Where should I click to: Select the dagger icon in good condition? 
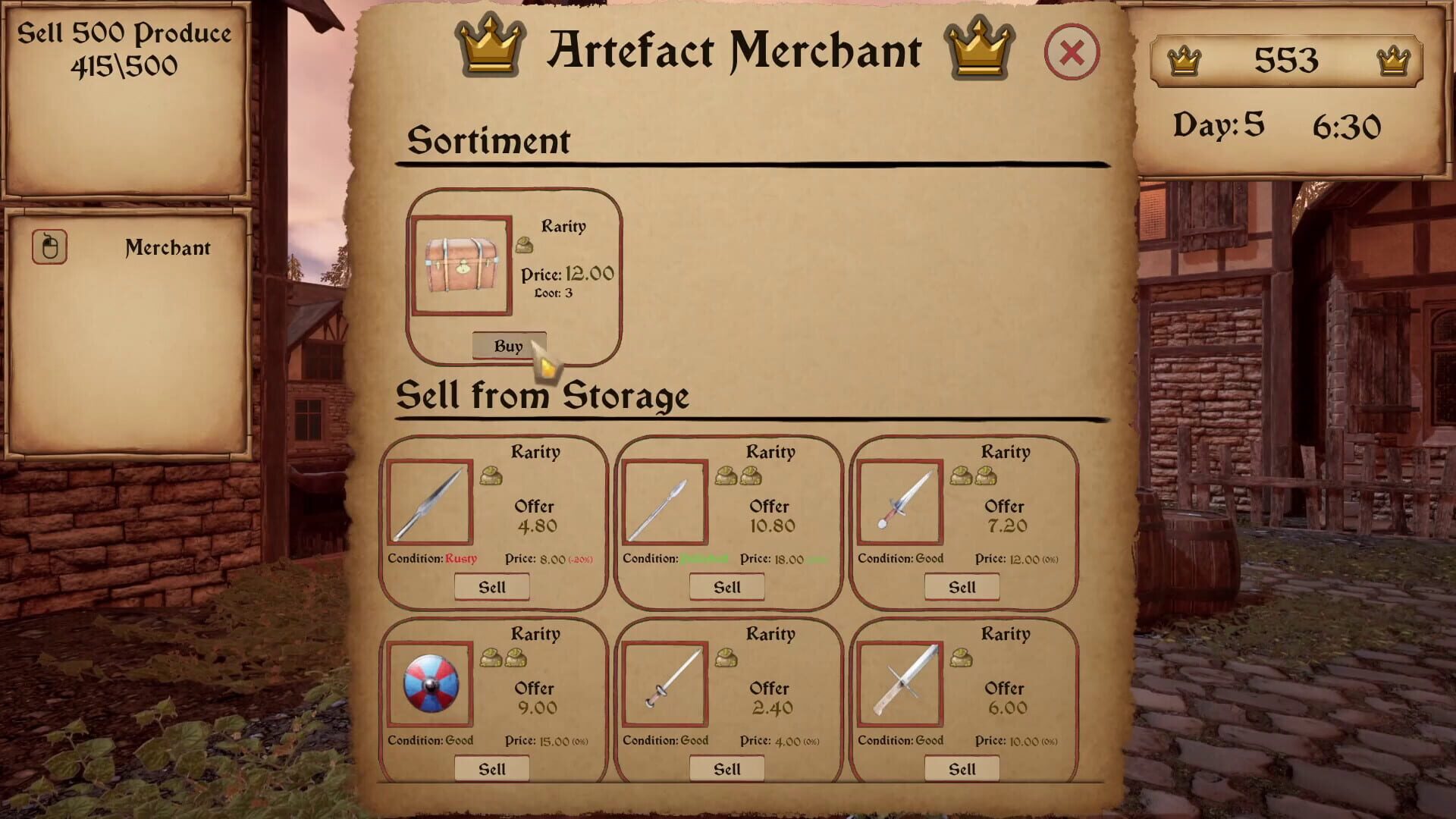pyautogui.click(x=900, y=502)
